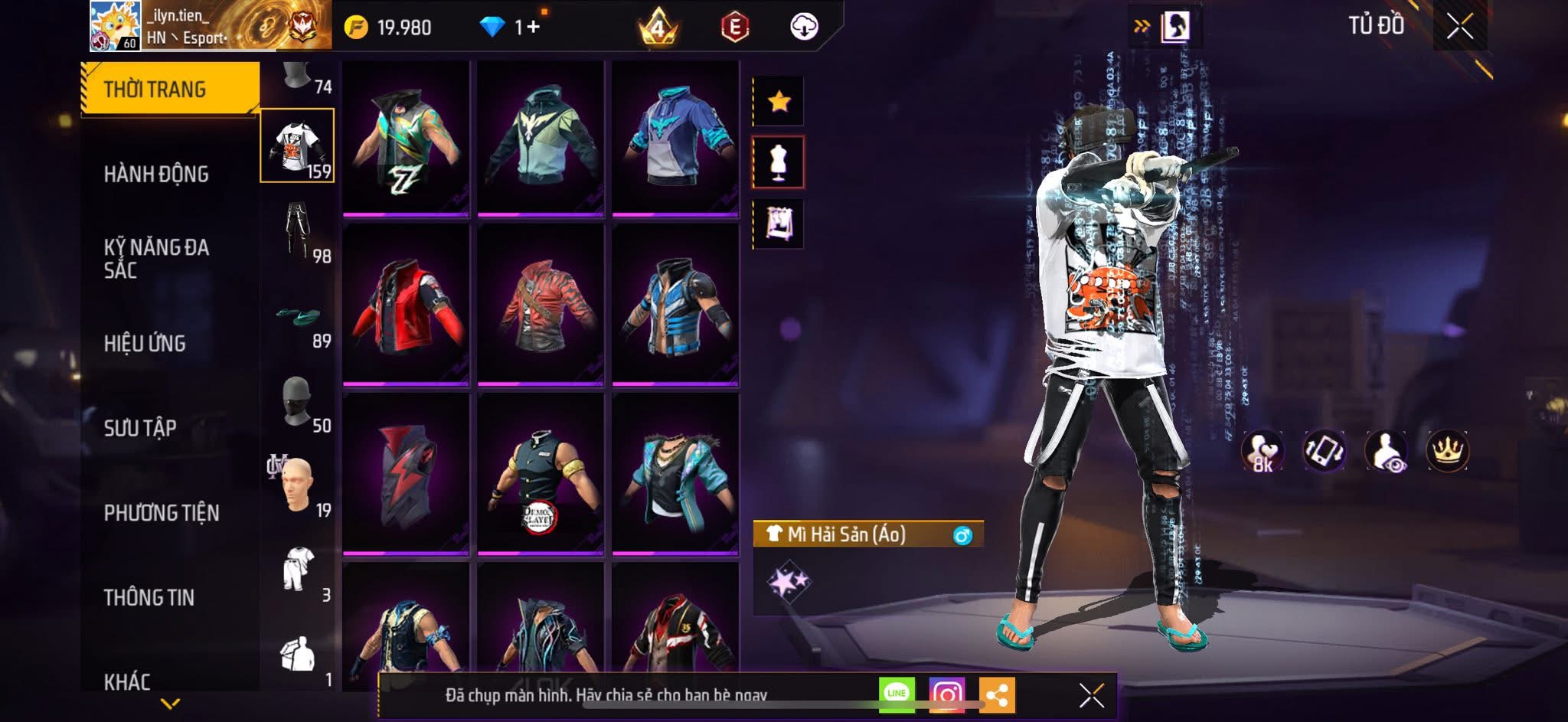The image size is (1568, 722).
Task: Open the Sưu Tập section
Action: pos(140,428)
